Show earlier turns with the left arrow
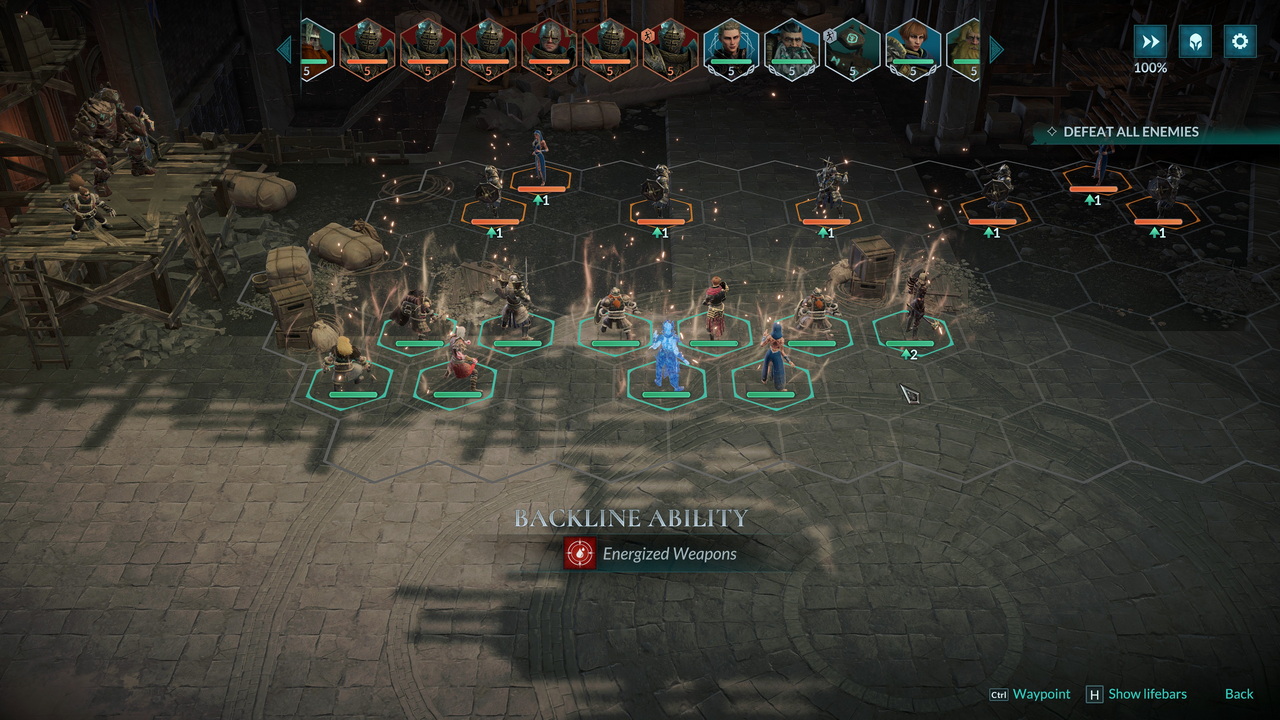The width and height of the screenshot is (1280, 720). pos(284,48)
